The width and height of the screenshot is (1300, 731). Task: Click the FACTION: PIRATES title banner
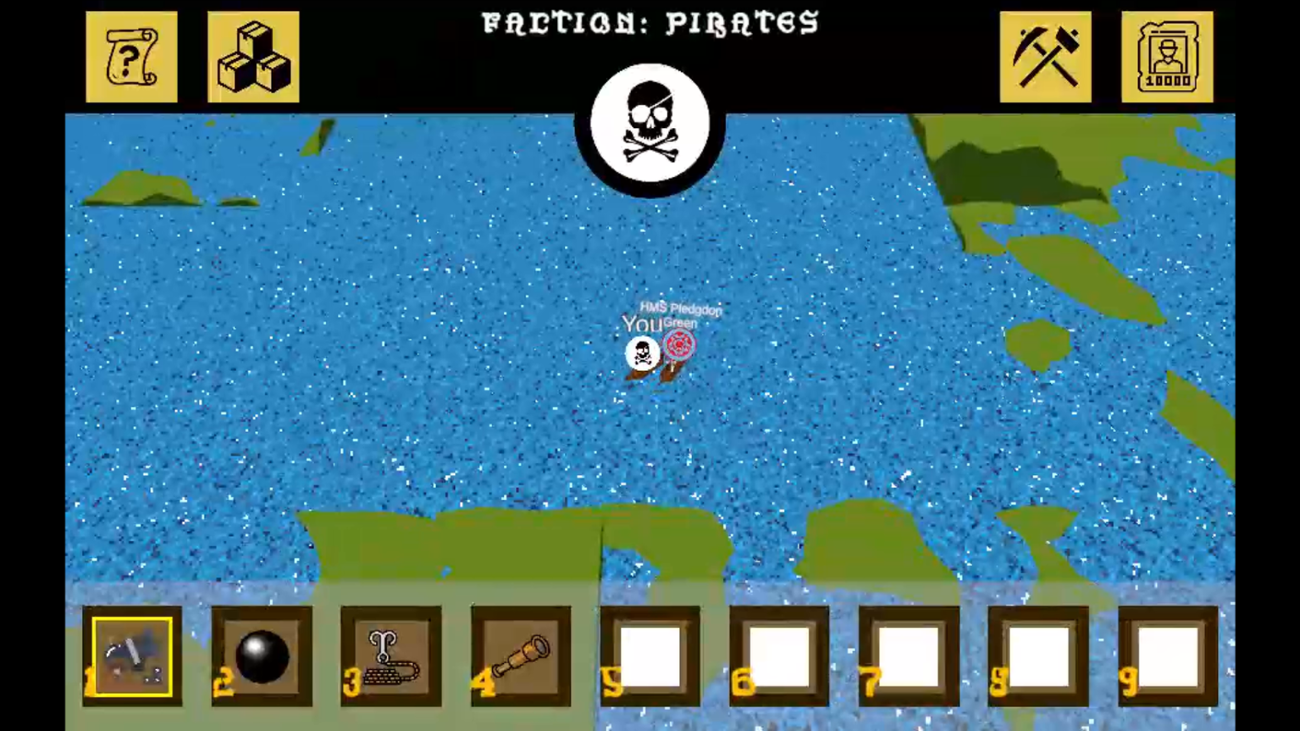coord(650,22)
